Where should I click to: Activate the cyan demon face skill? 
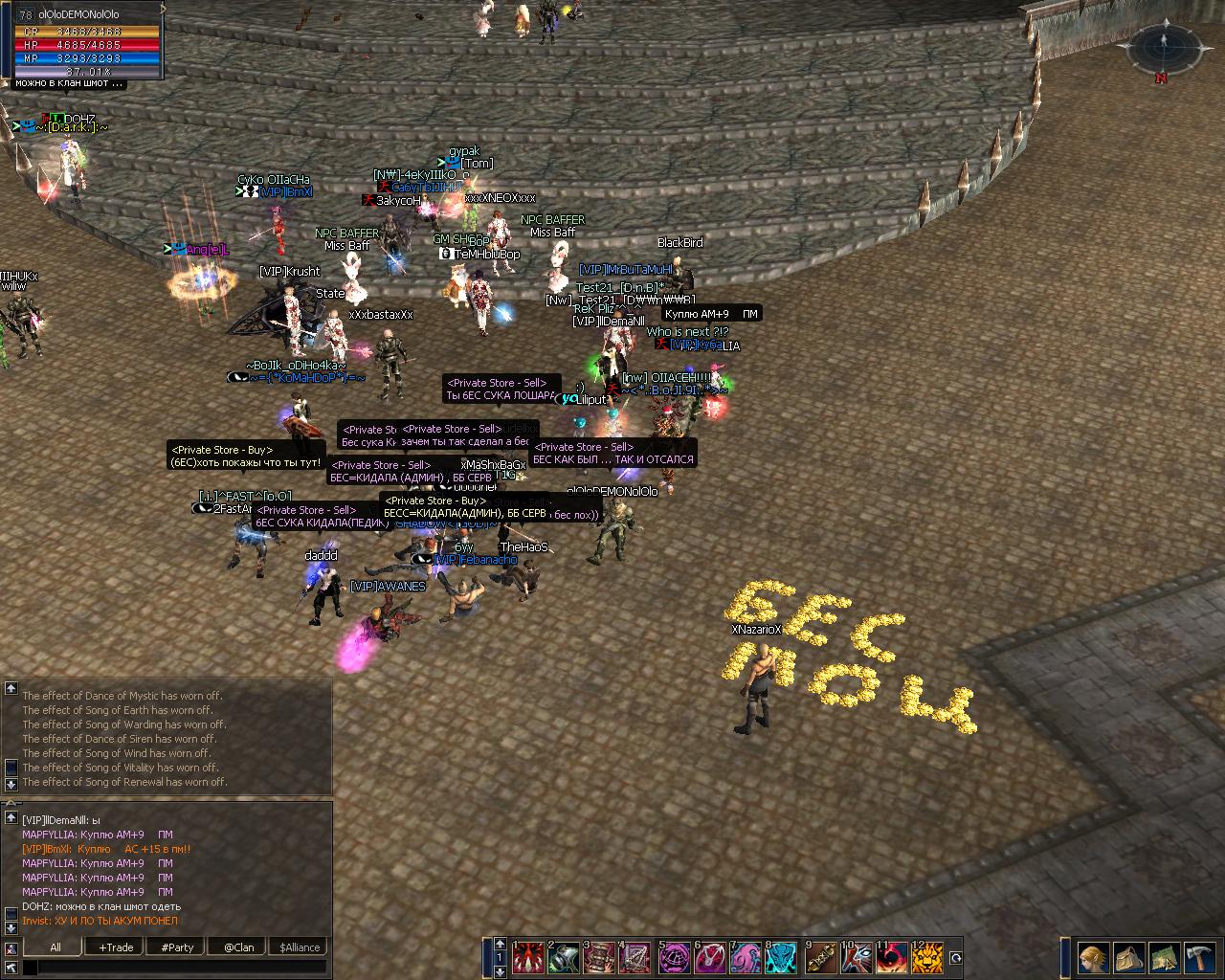(x=782, y=958)
